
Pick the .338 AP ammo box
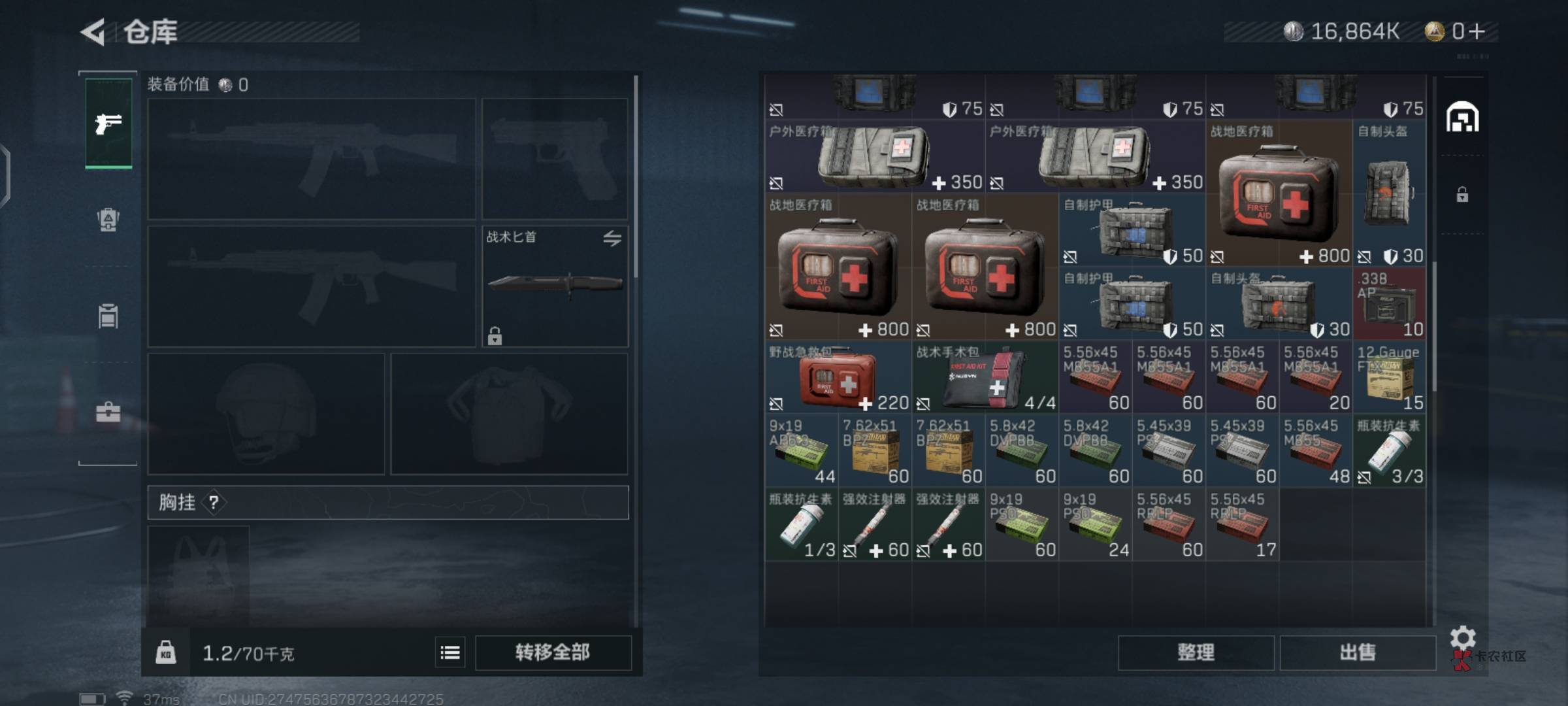tap(1389, 303)
